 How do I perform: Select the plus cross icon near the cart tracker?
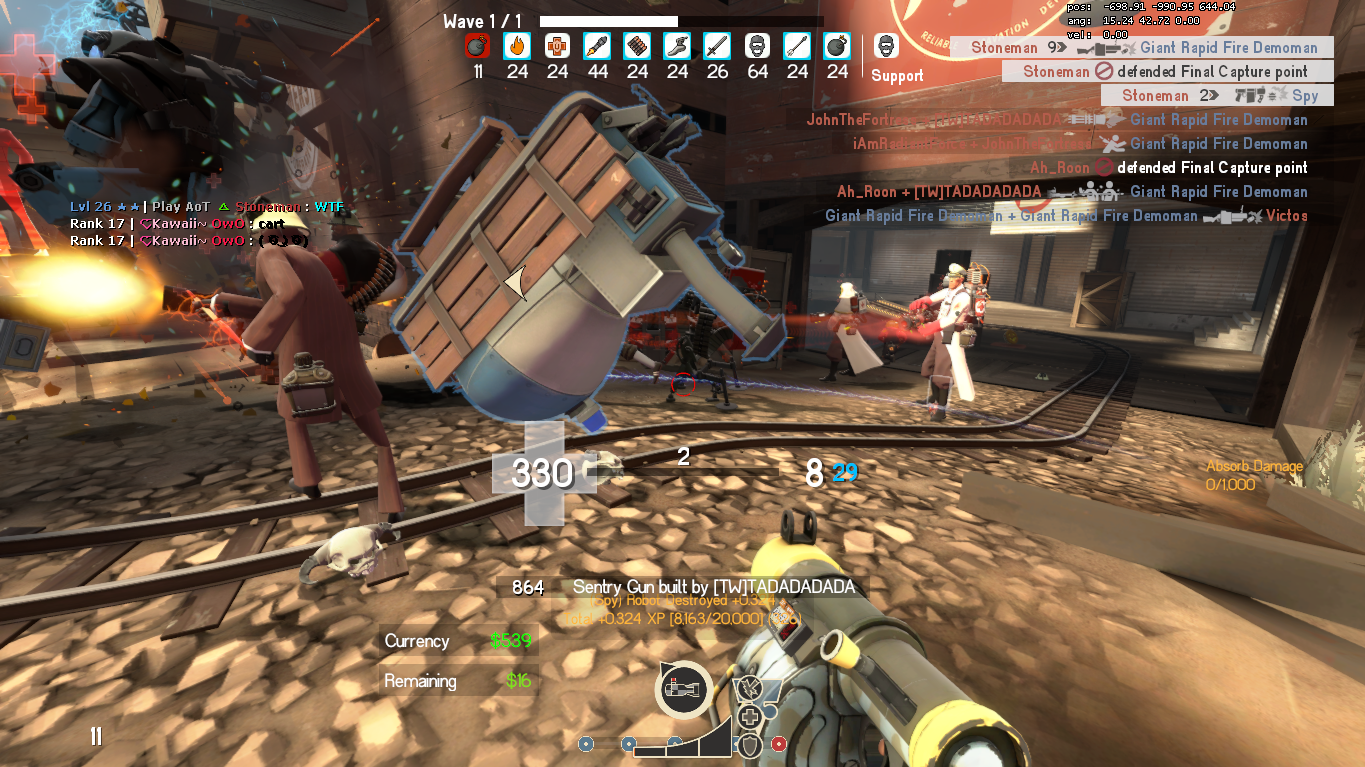coord(749,716)
